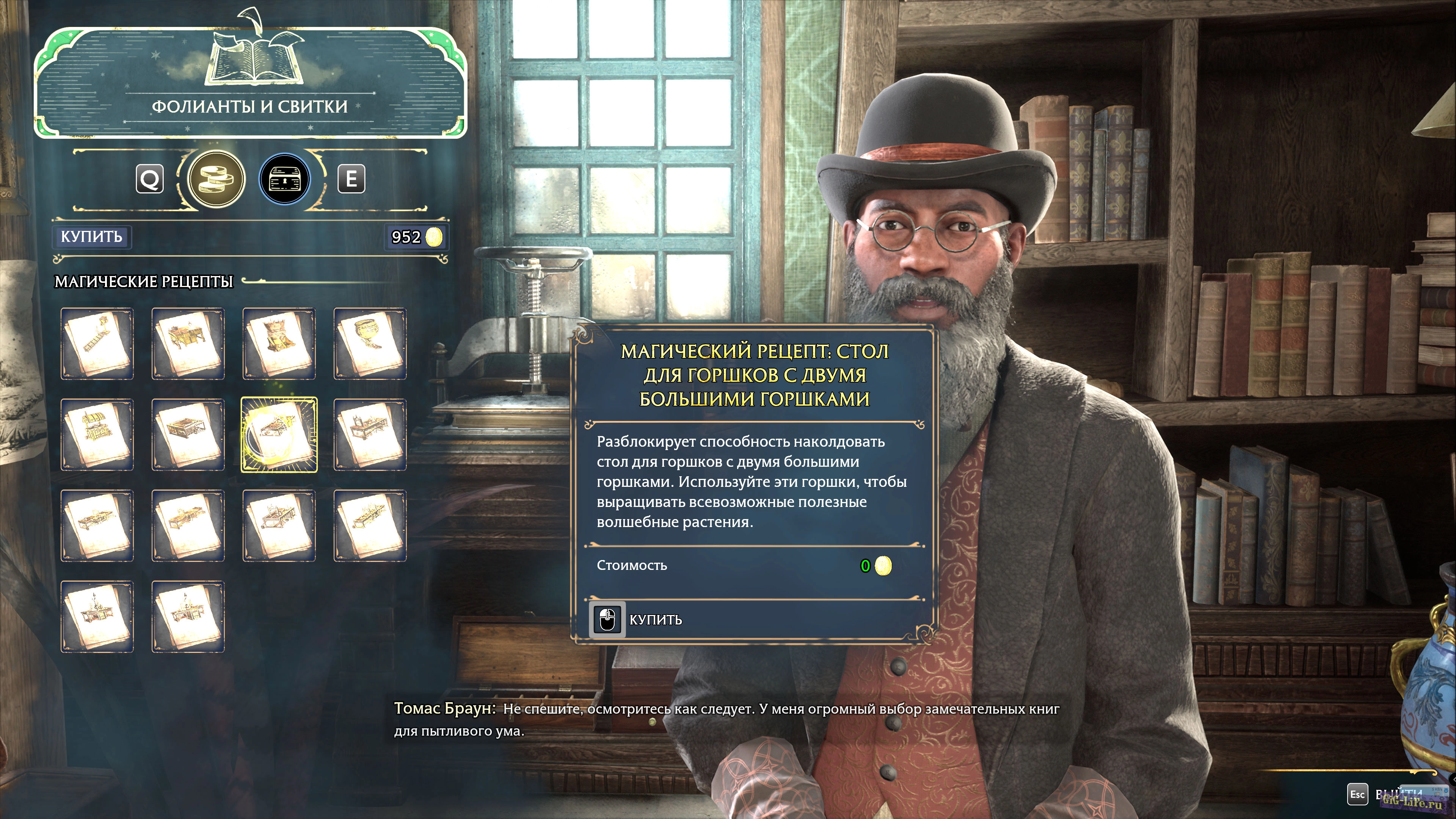
Task: Pick the recipe with a chest on a cabinet
Action: tap(97, 435)
